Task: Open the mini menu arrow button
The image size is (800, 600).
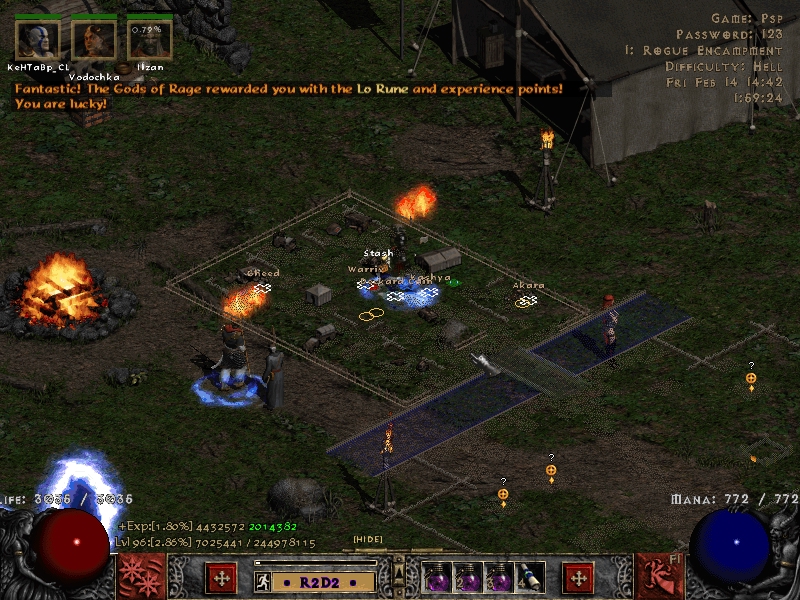Action: tap(398, 571)
